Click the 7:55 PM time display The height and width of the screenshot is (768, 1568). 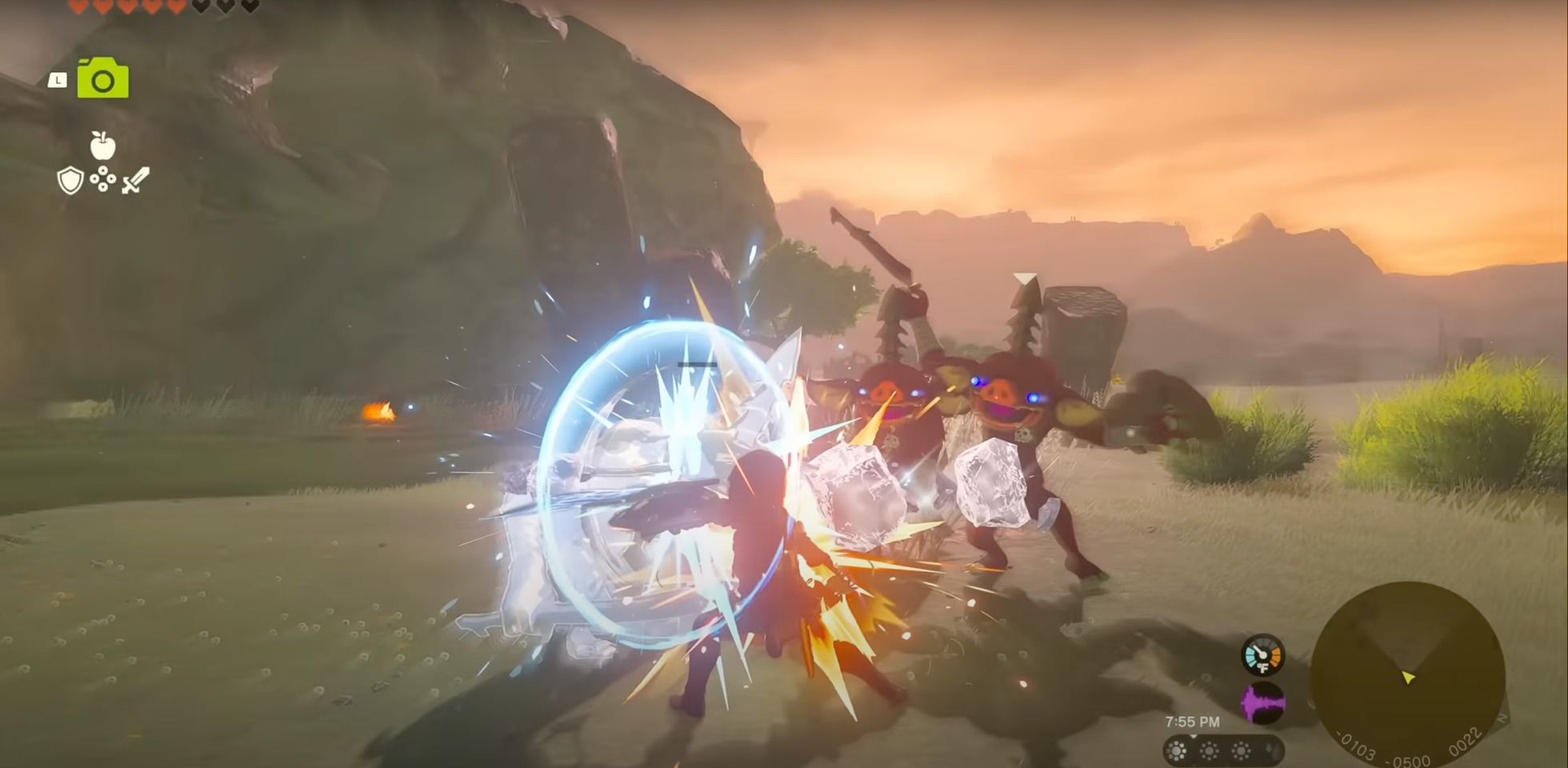tap(1193, 721)
